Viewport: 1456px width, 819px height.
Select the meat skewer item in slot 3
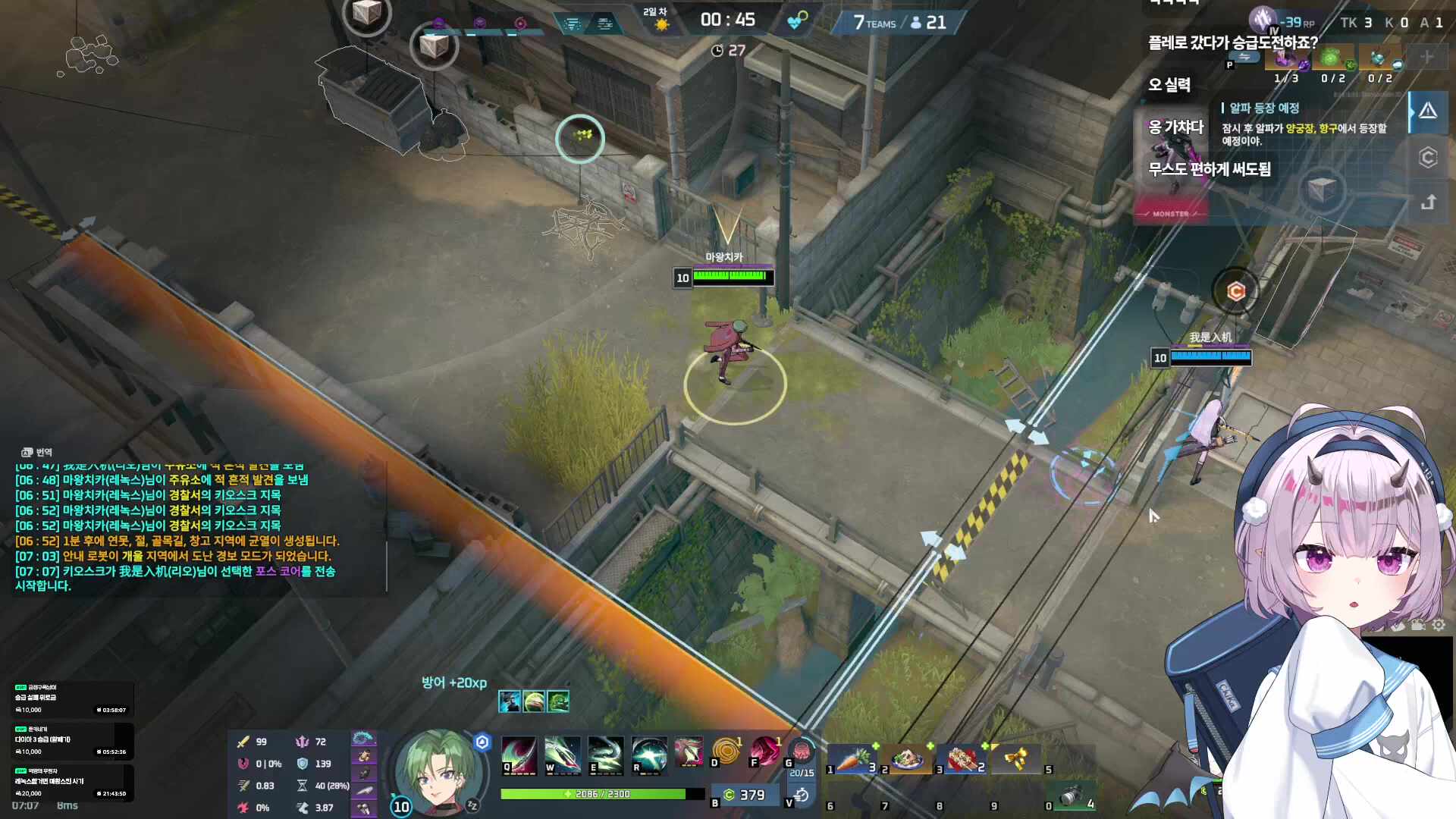click(962, 758)
